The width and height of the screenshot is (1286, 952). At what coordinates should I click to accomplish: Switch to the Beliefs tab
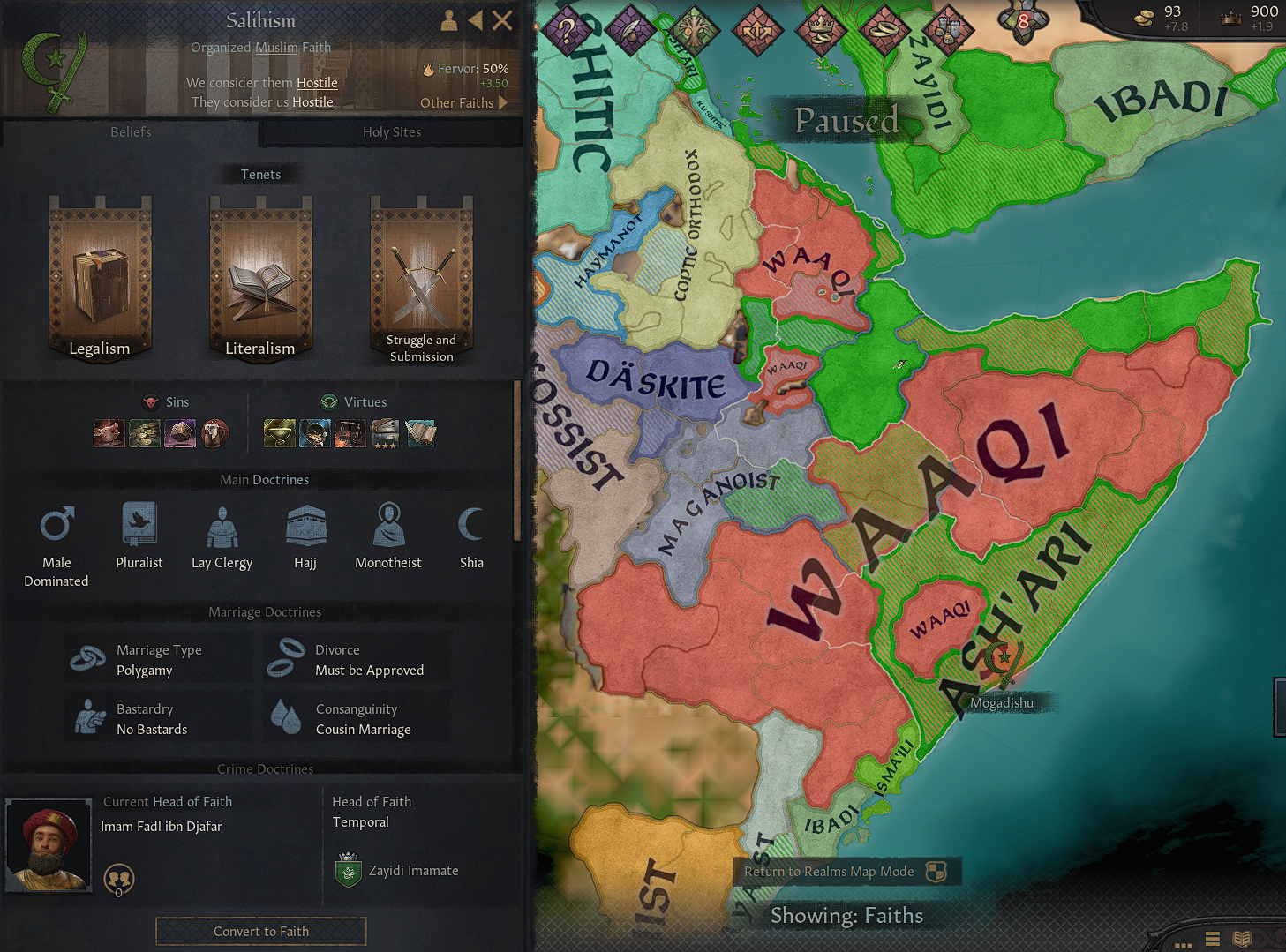[x=130, y=132]
